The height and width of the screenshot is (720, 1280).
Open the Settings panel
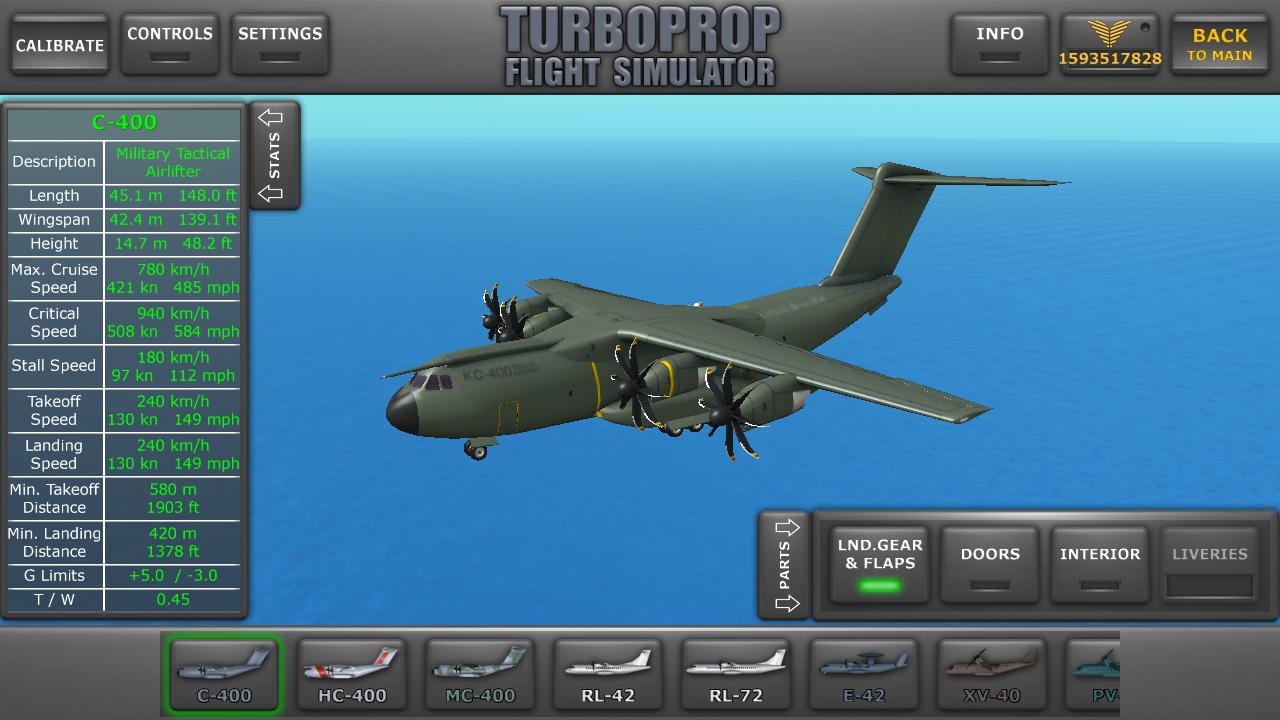[x=280, y=44]
